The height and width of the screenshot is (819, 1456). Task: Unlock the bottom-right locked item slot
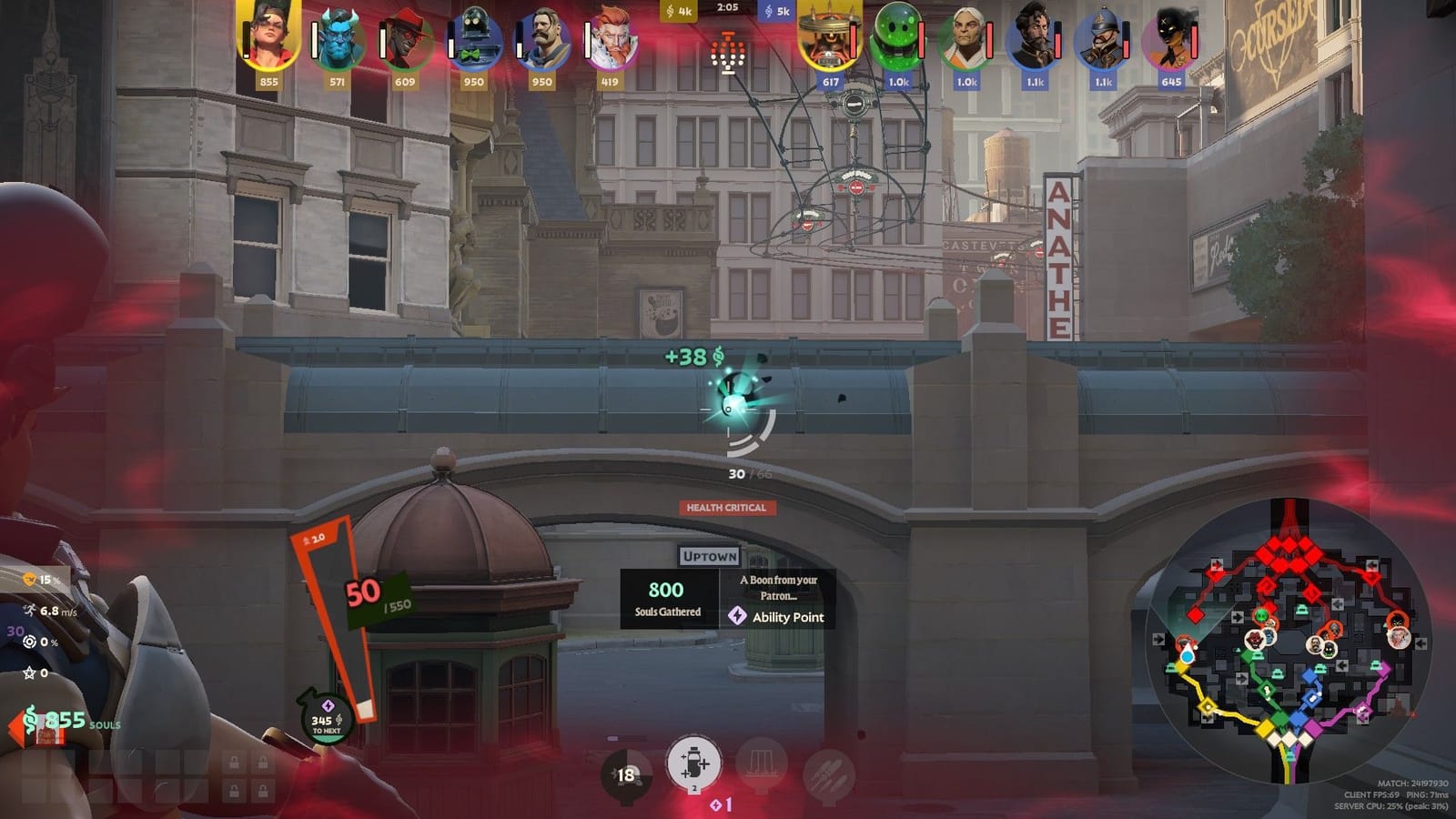[262, 790]
